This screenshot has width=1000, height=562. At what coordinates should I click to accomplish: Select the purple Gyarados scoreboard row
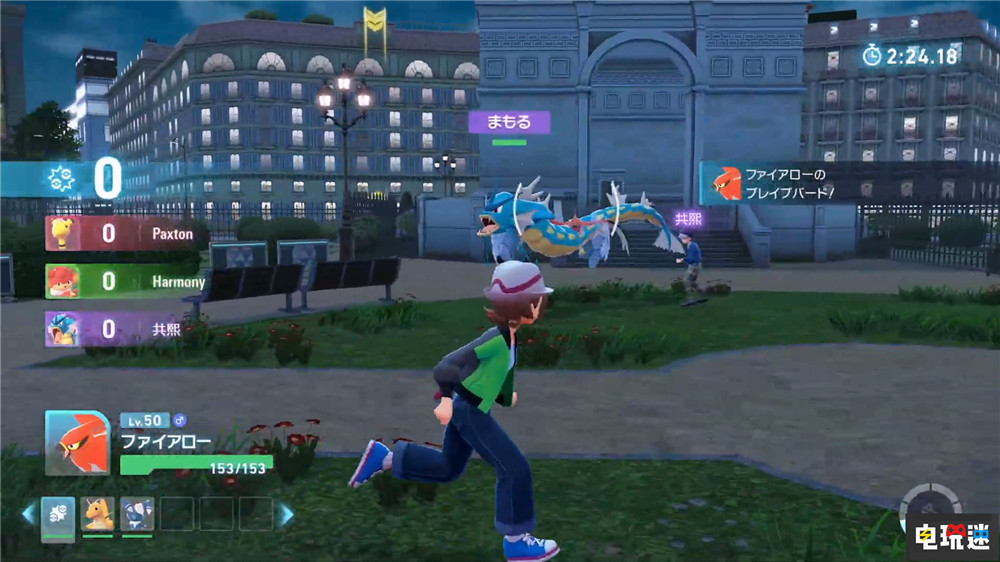[x=124, y=329]
